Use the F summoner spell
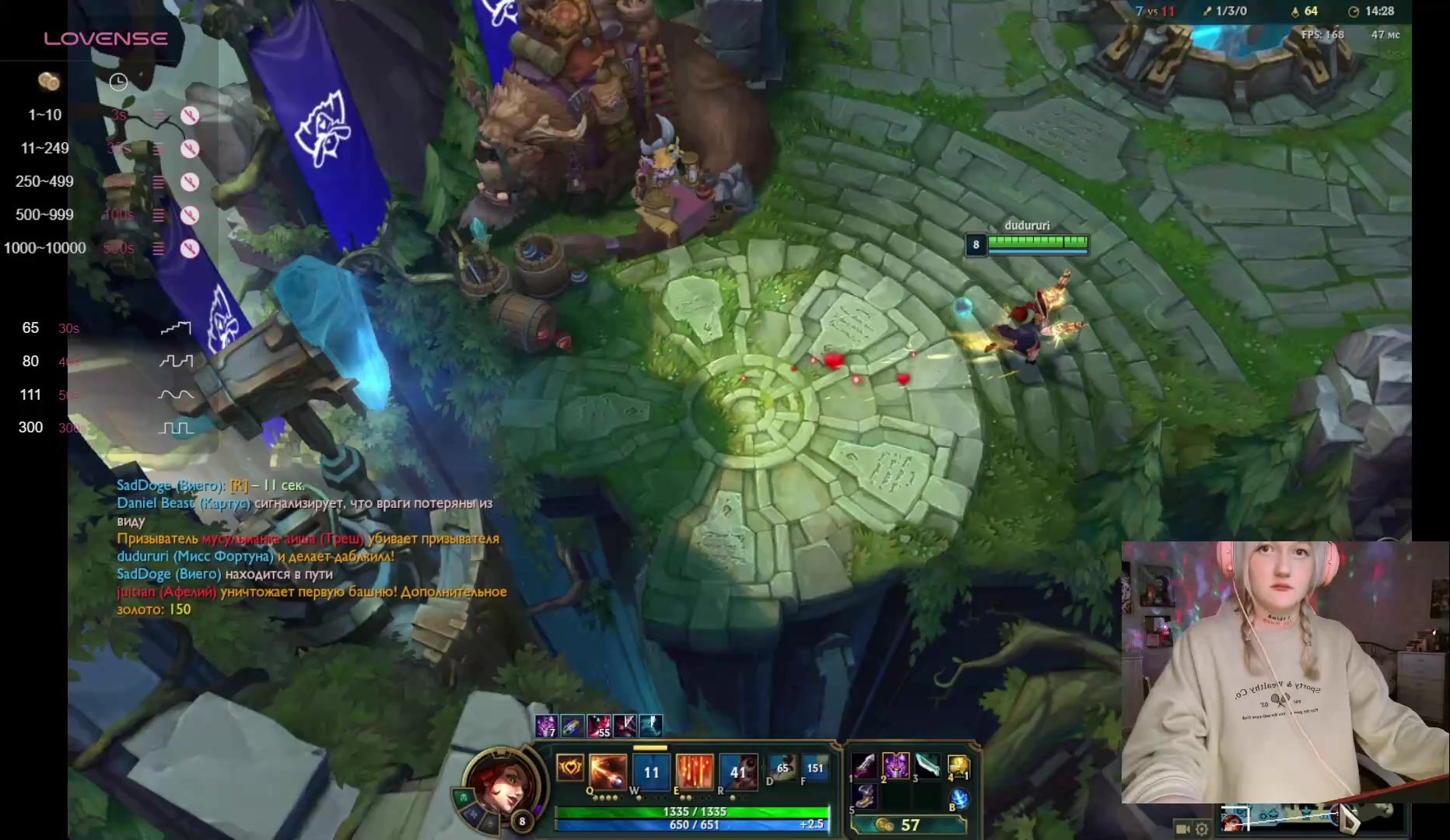Image resolution: width=1450 pixels, height=840 pixels. pos(814,768)
